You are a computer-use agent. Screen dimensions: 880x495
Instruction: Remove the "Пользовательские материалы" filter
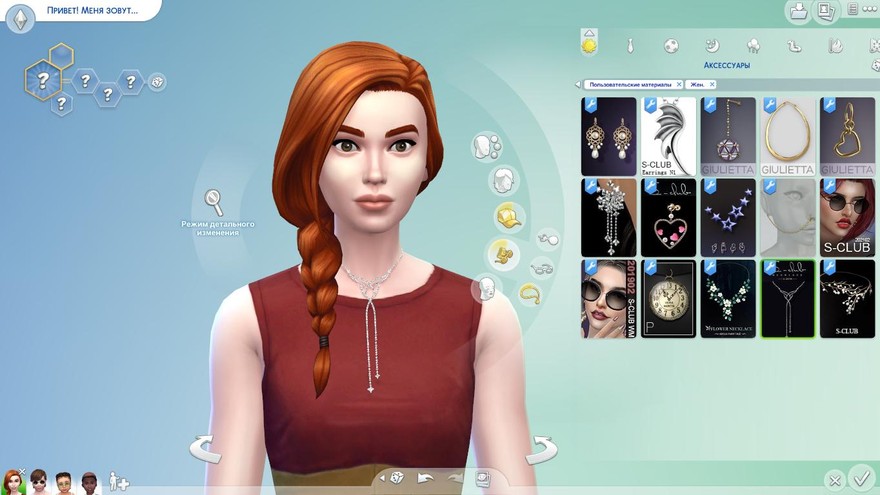click(679, 85)
